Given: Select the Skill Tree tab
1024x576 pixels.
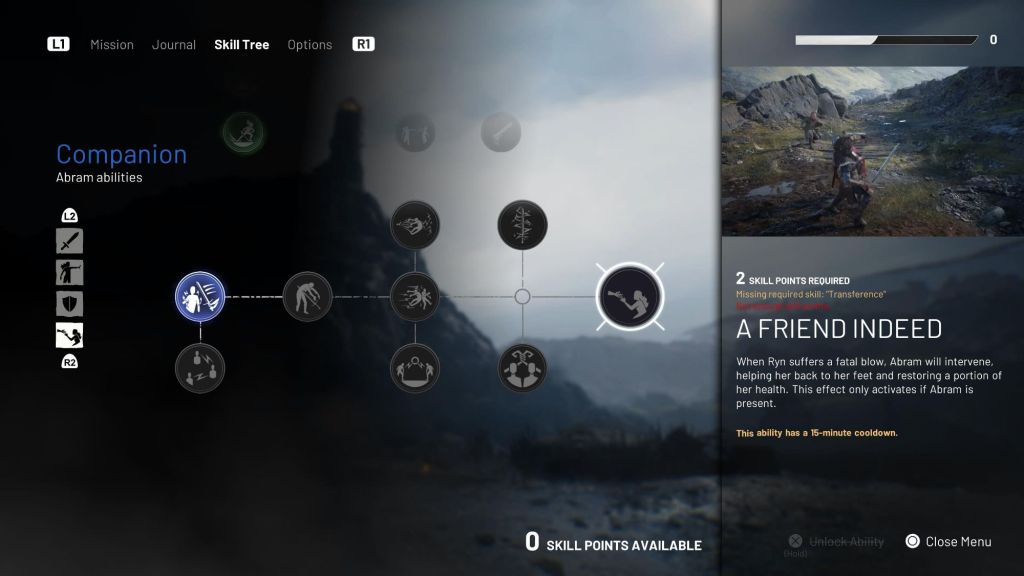Looking at the screenshot, I should tap(241, 45).
